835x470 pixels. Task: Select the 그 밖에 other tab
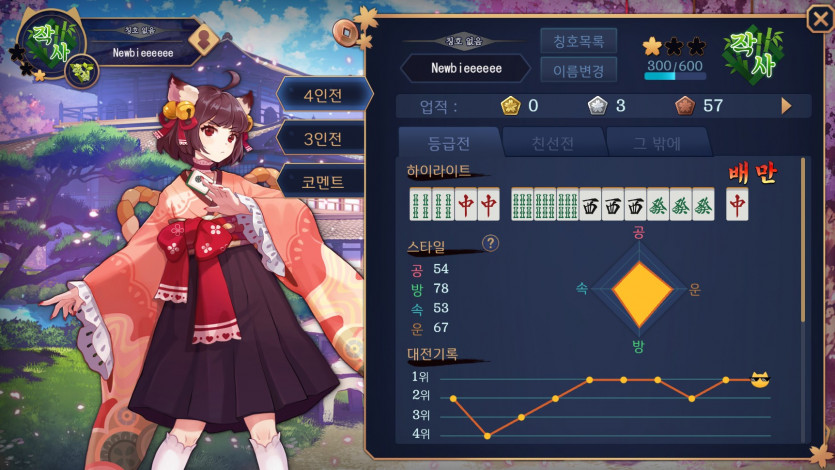(x=657, y=142)
